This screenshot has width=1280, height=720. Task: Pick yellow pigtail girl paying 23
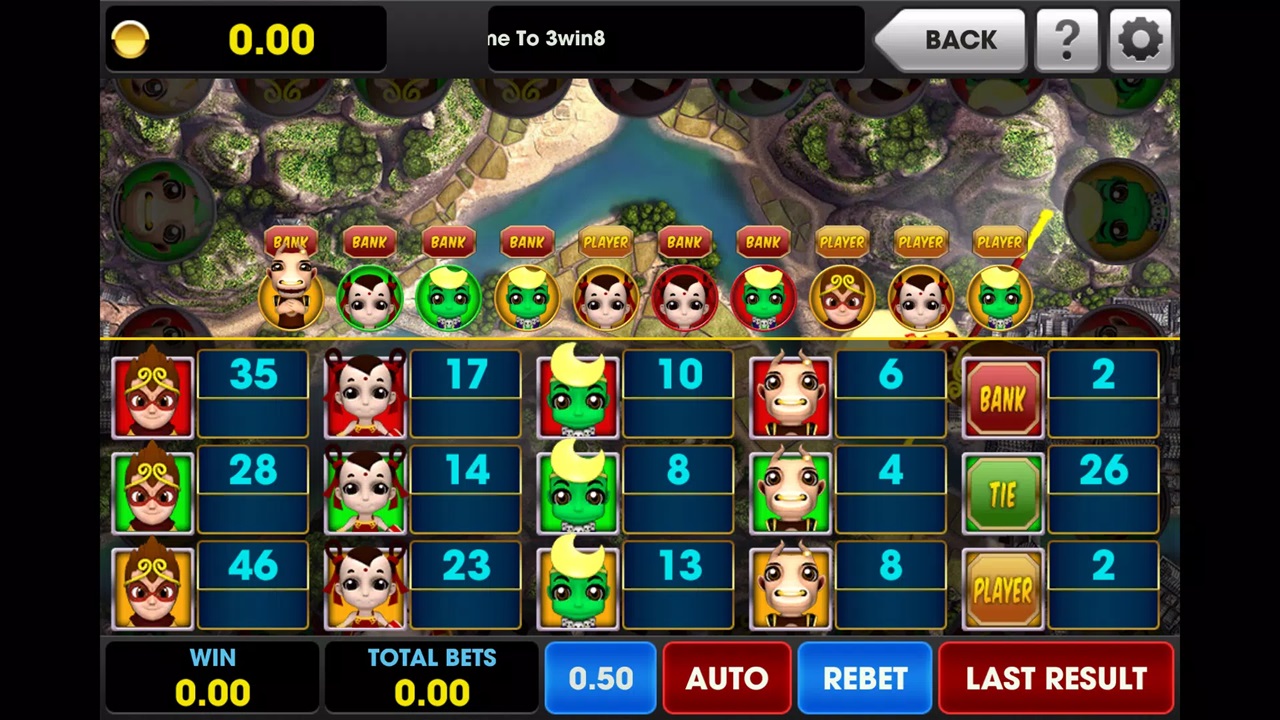[365, 588]
